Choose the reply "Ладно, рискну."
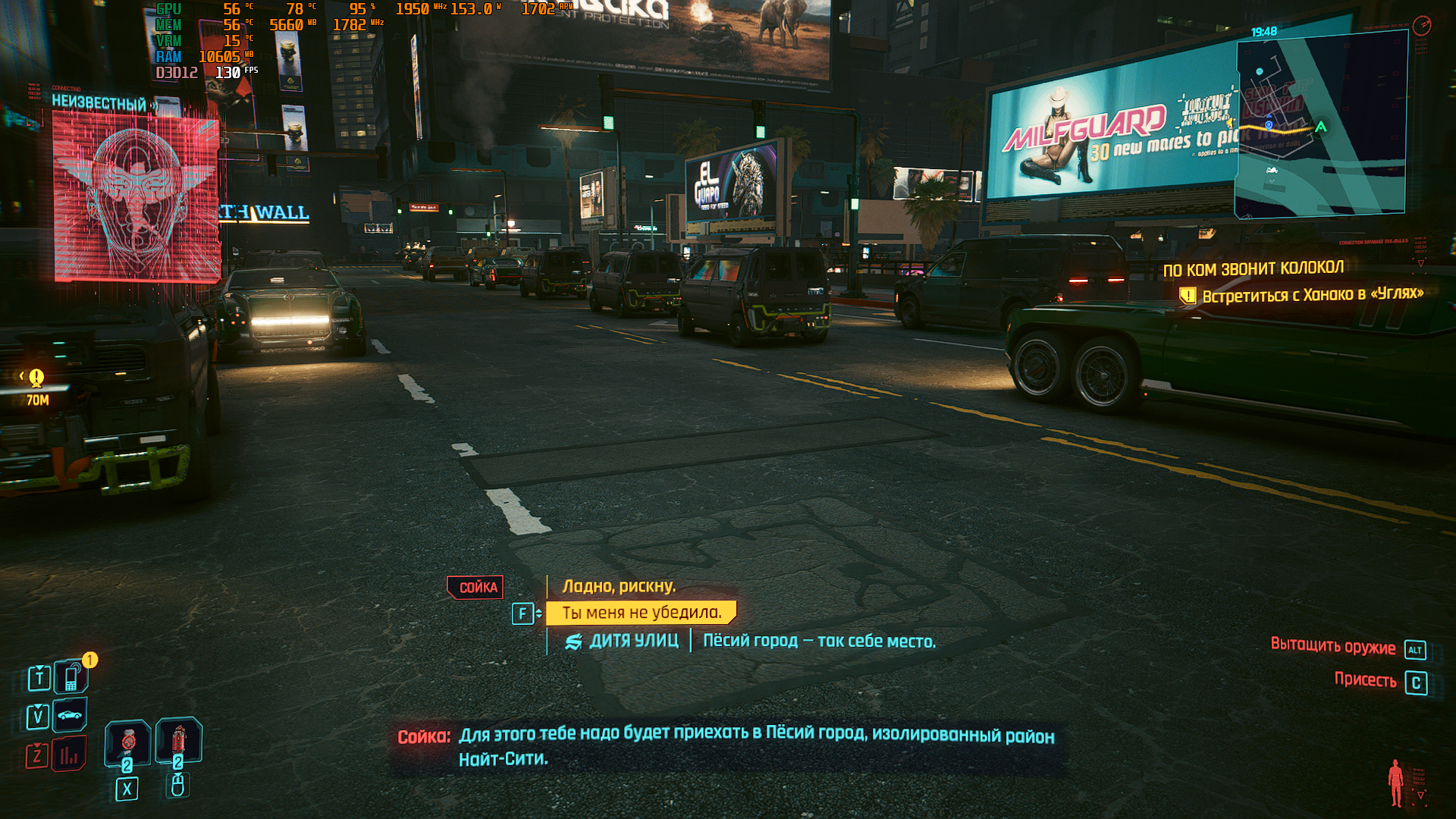The image size is (1456, 819). click(619, 586)
